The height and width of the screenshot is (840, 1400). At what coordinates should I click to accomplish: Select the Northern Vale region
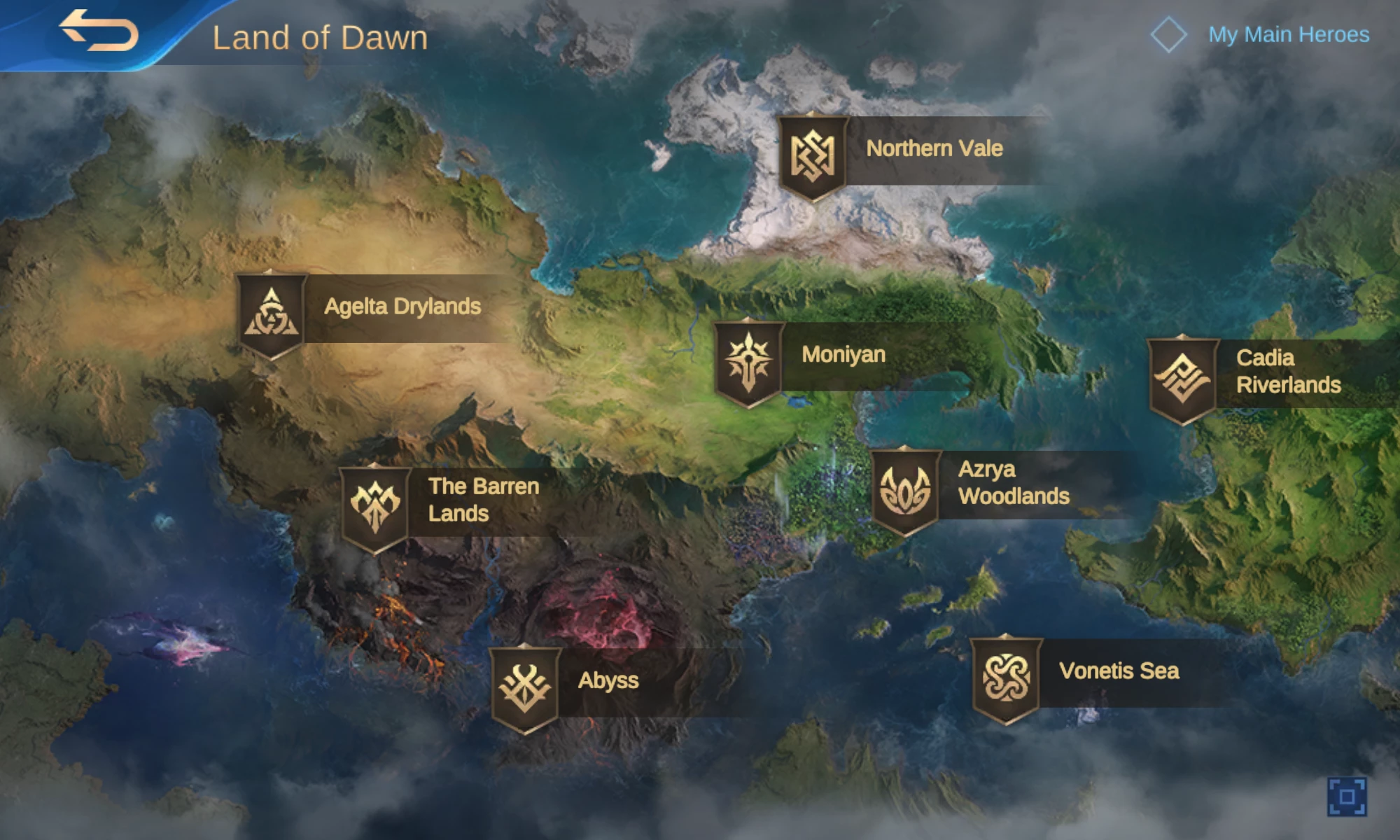tap(813, 155)
